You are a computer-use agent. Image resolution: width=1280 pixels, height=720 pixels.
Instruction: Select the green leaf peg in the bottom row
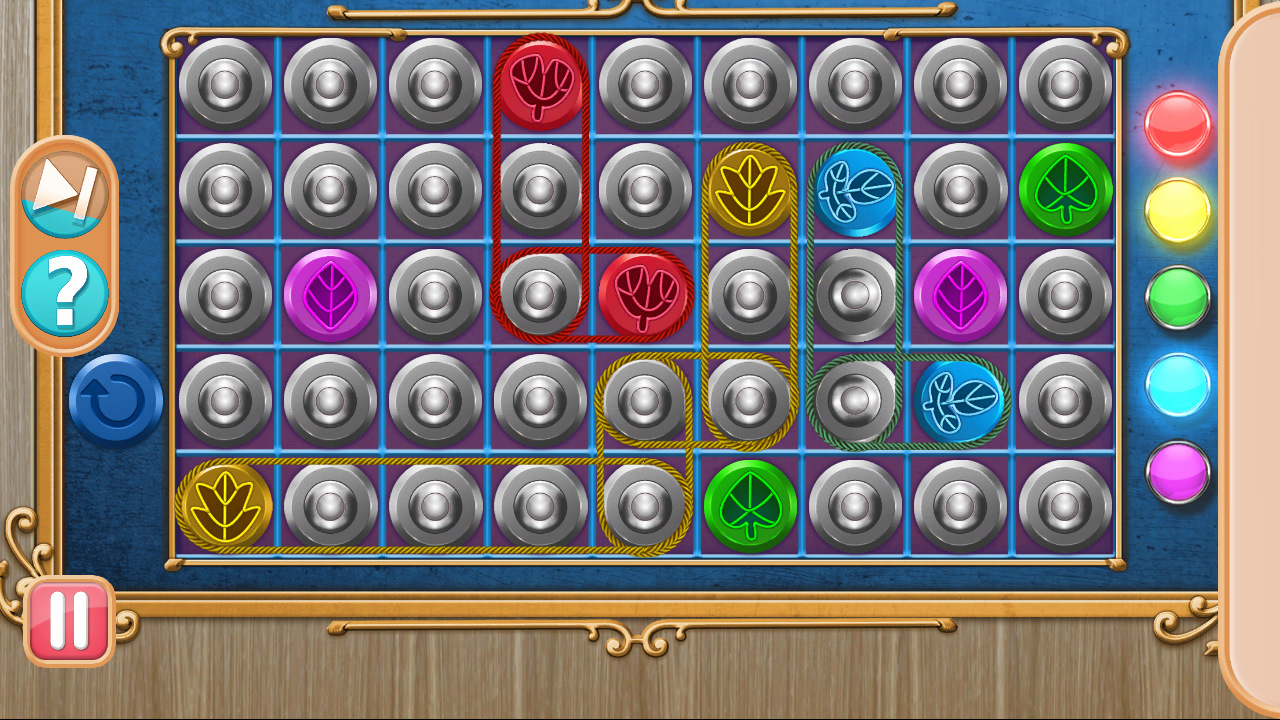[x=753, y=505]
